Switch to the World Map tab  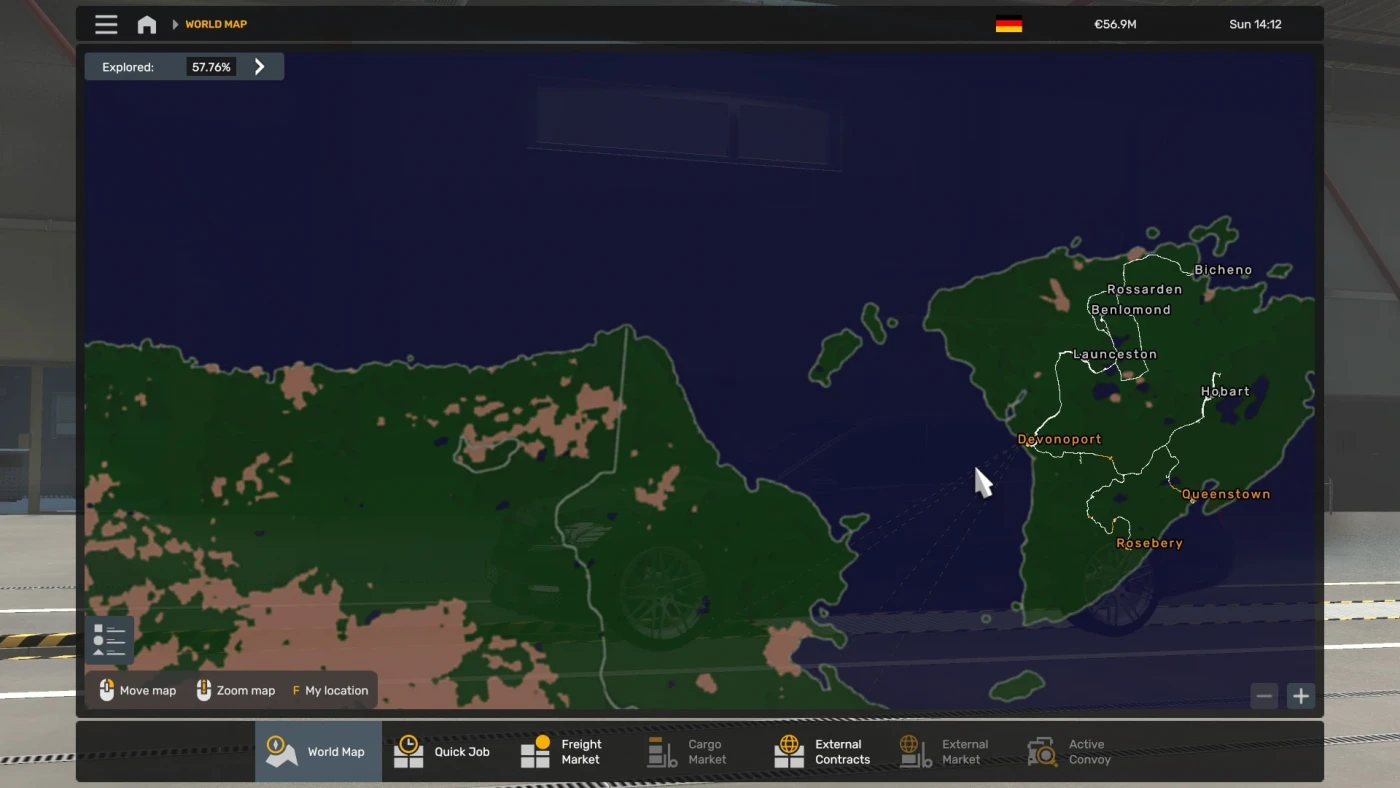tap(318, 750)
